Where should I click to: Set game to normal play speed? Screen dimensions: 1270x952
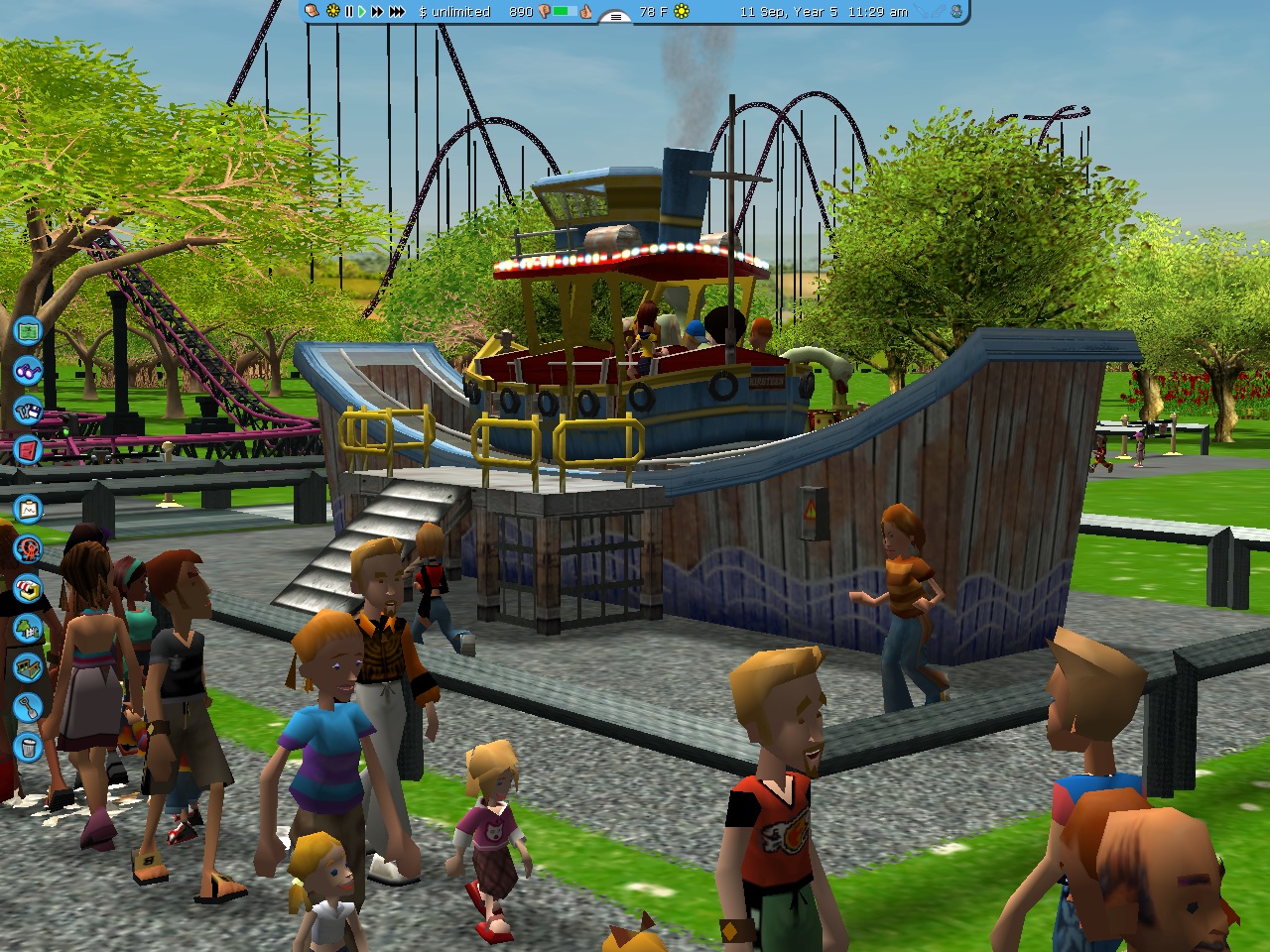tap(362, 12)
